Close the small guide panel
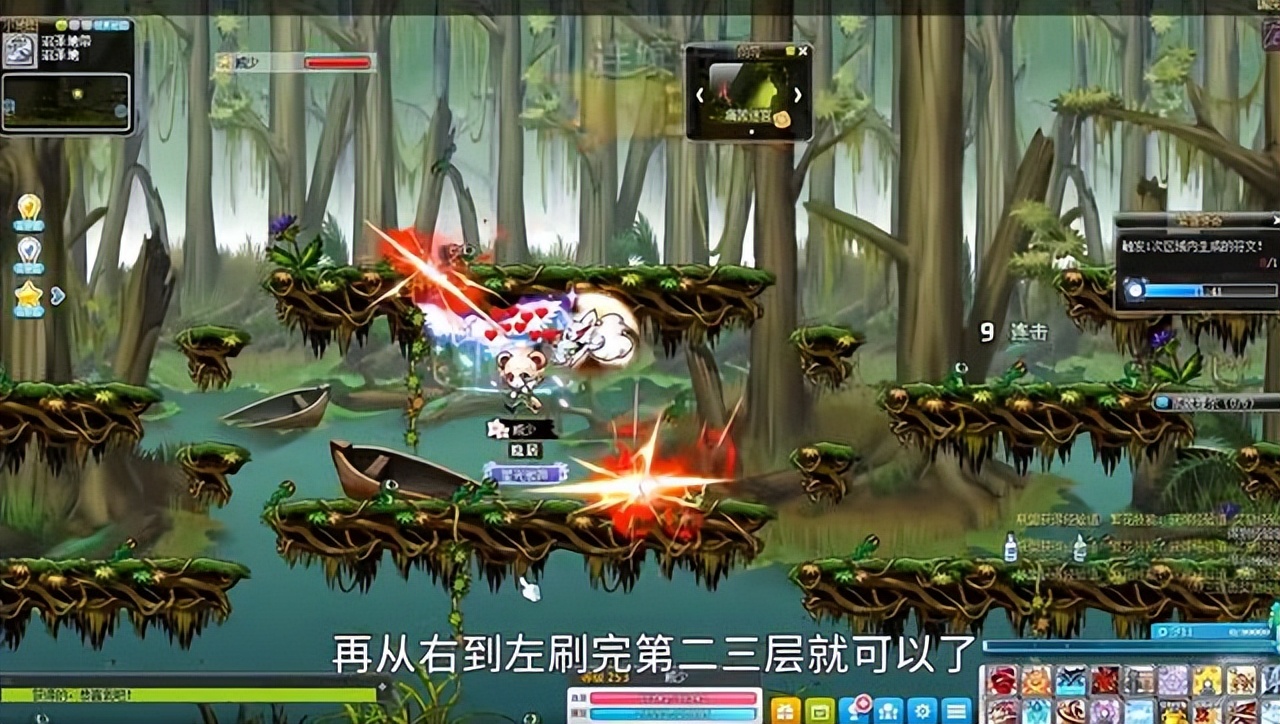 [x=802, y=50]
